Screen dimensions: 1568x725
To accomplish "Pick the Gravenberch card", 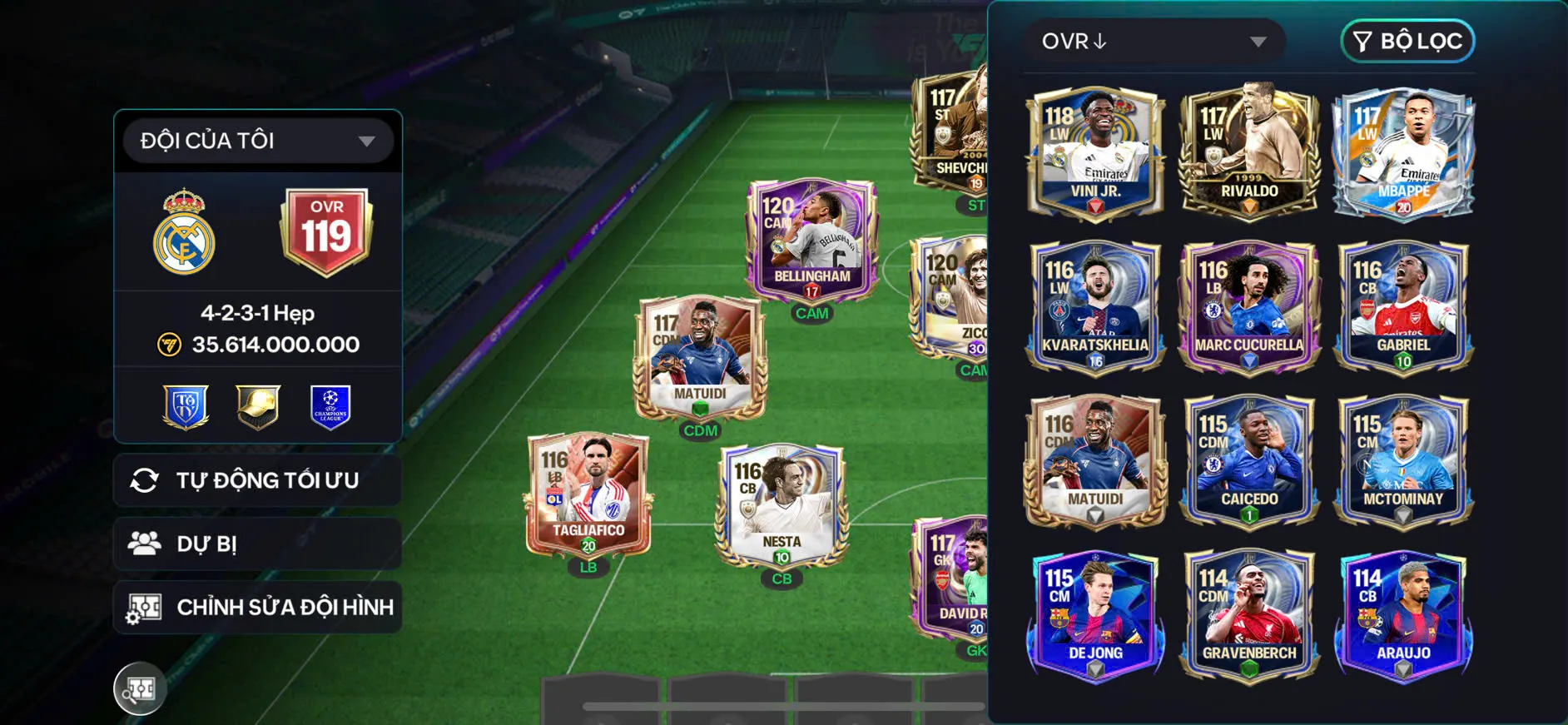I will click(x=1248, y=614).
